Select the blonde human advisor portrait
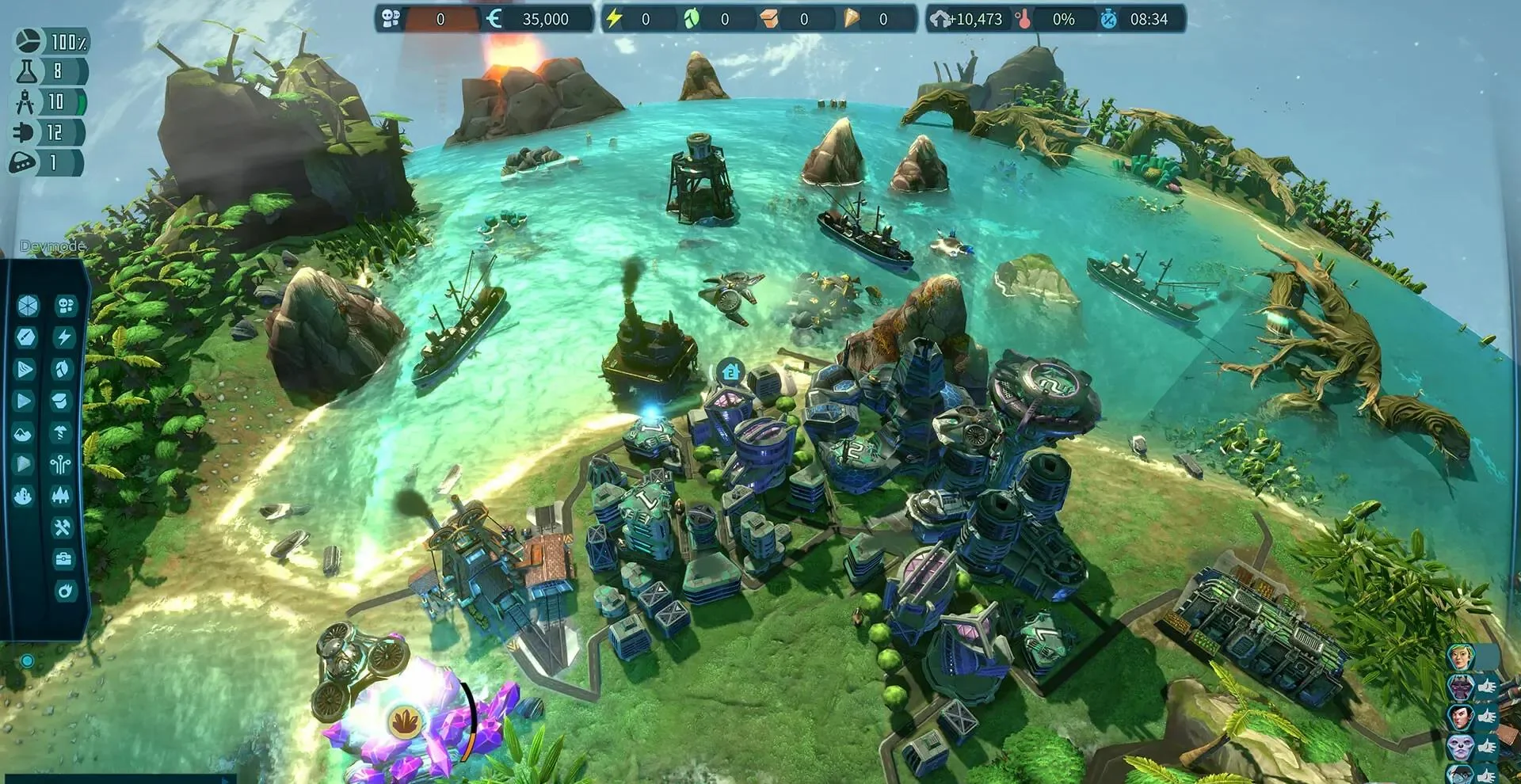This screenshot has height=784, width=1521. [x=1459, y=657]
